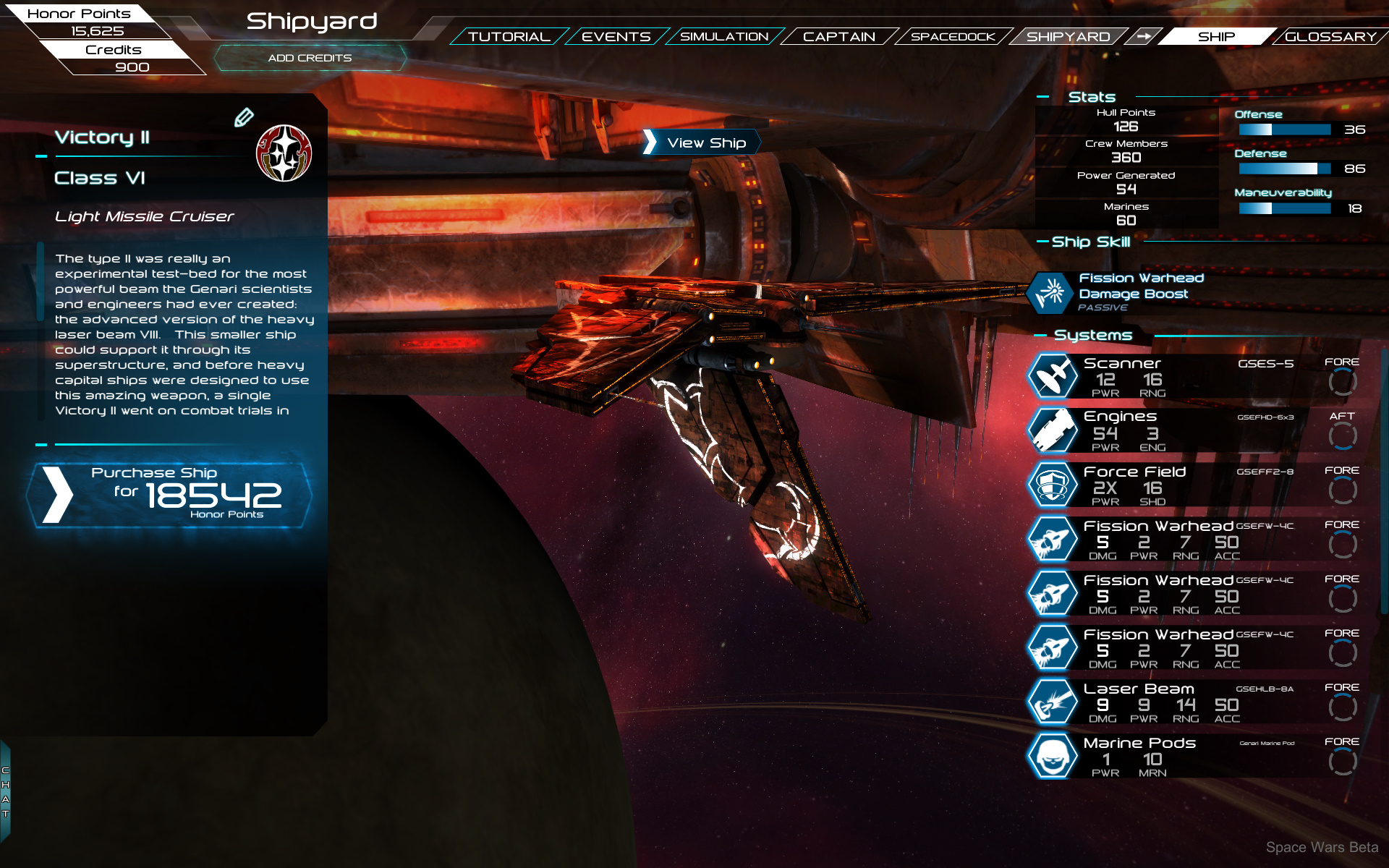Expand the arrow tab next to Shipyard

click(1145, 36)
